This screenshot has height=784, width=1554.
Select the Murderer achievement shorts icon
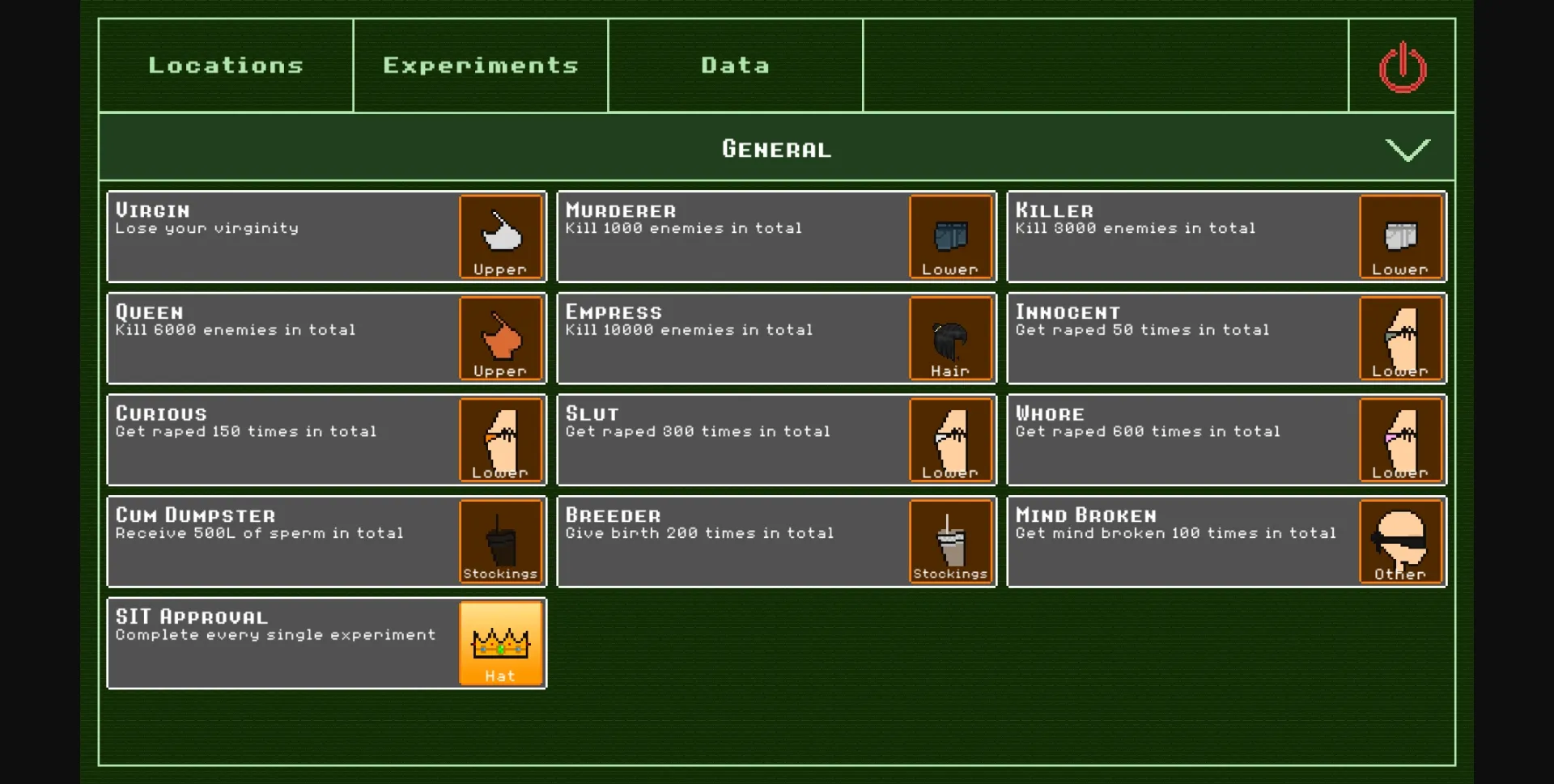tap(950, 236)
